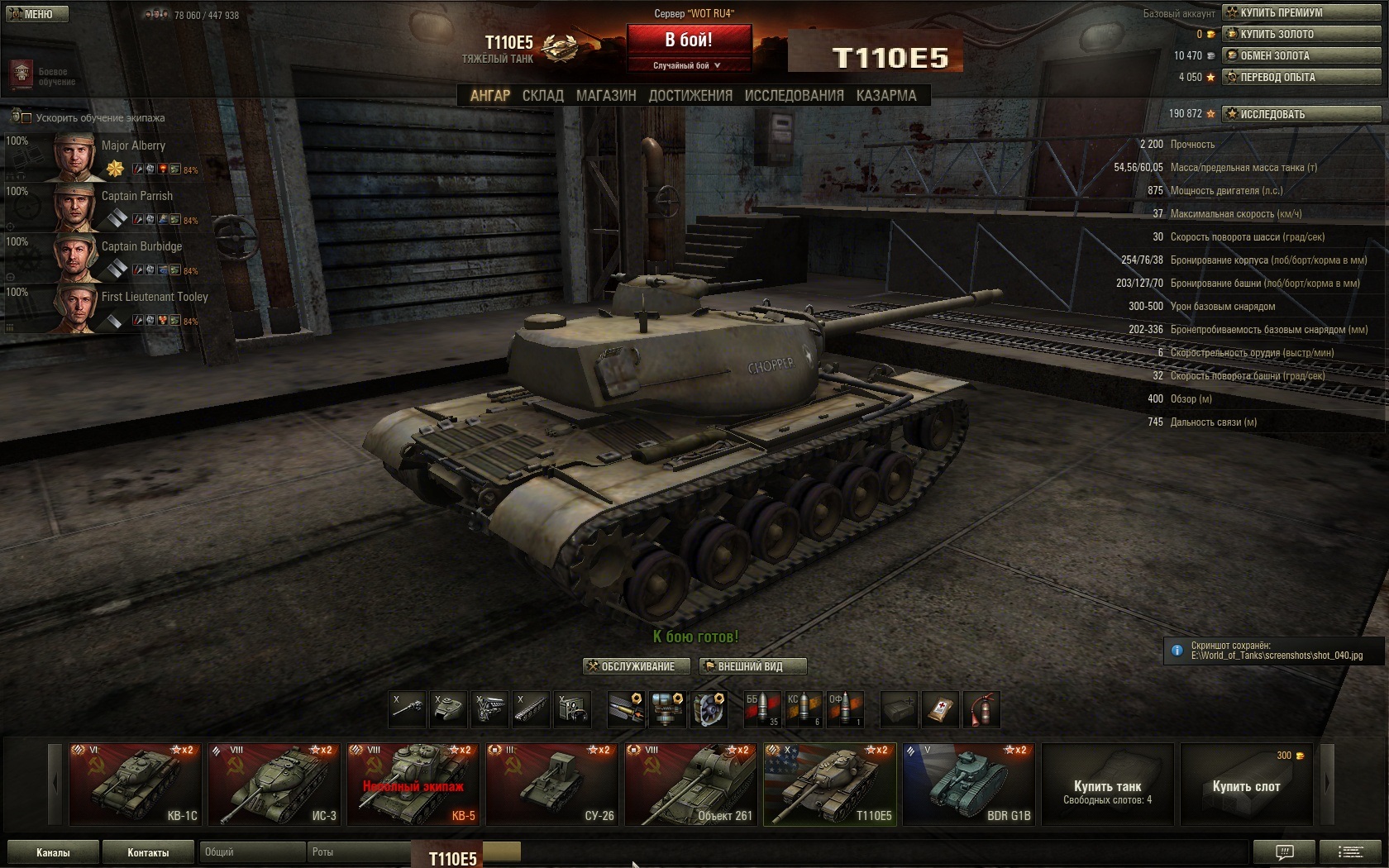Open the МАГАЗИН tab

click(x=606, y=96)
